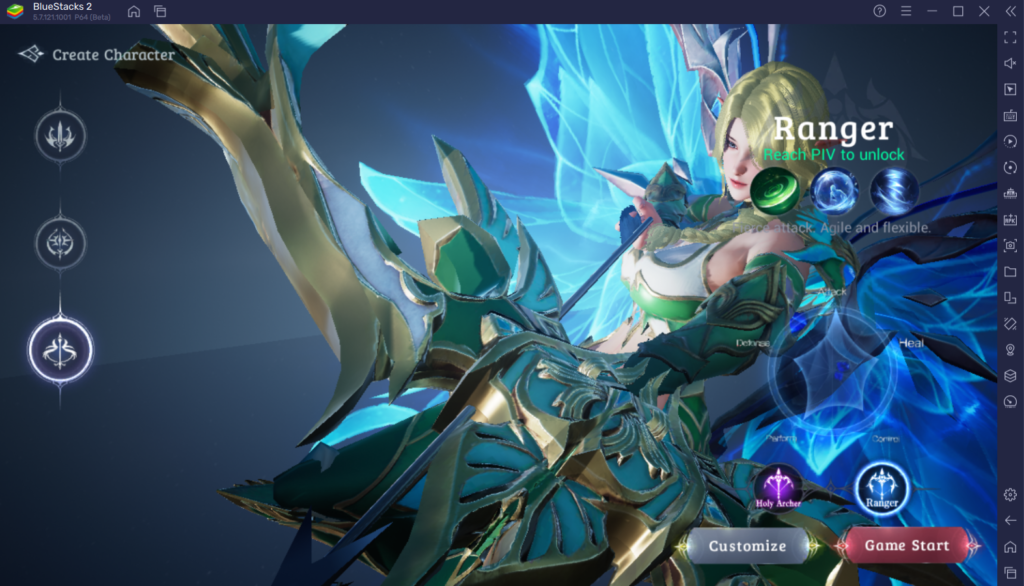Open the Customize character screen
This screenshot has width=1024, height=586.
coord(748,546)
